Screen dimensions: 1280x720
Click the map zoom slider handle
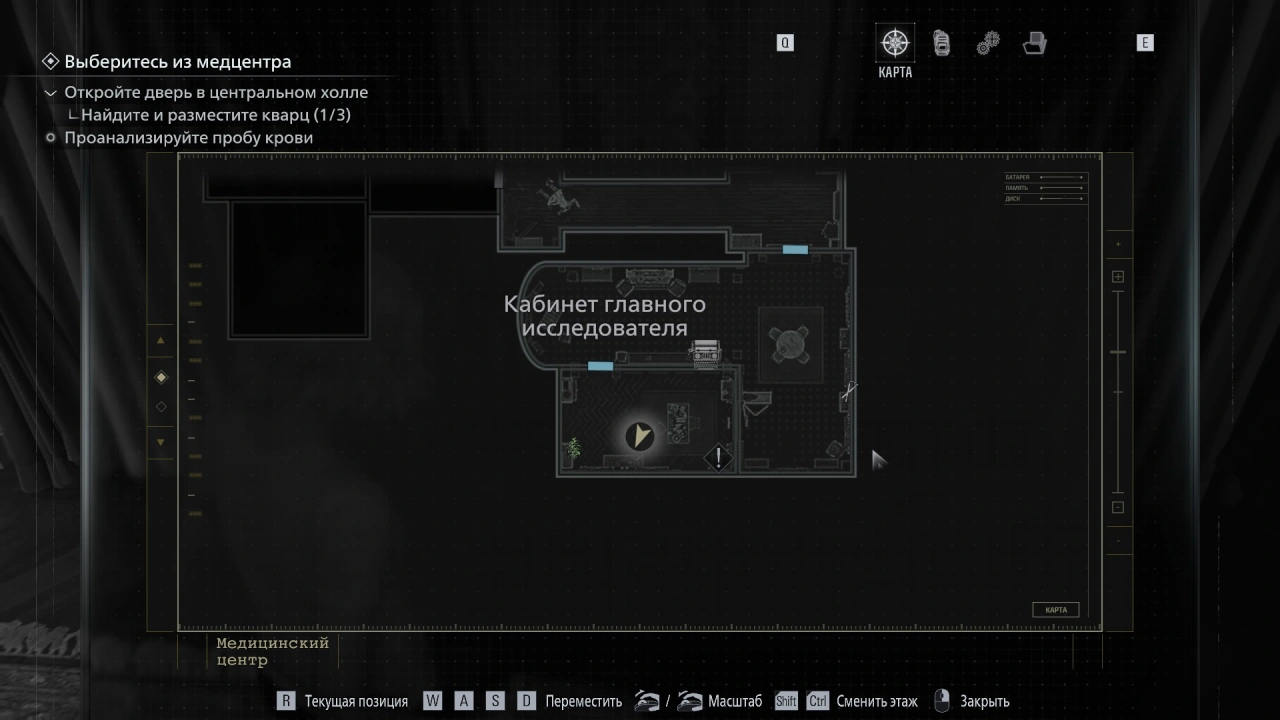(1118, 352)
